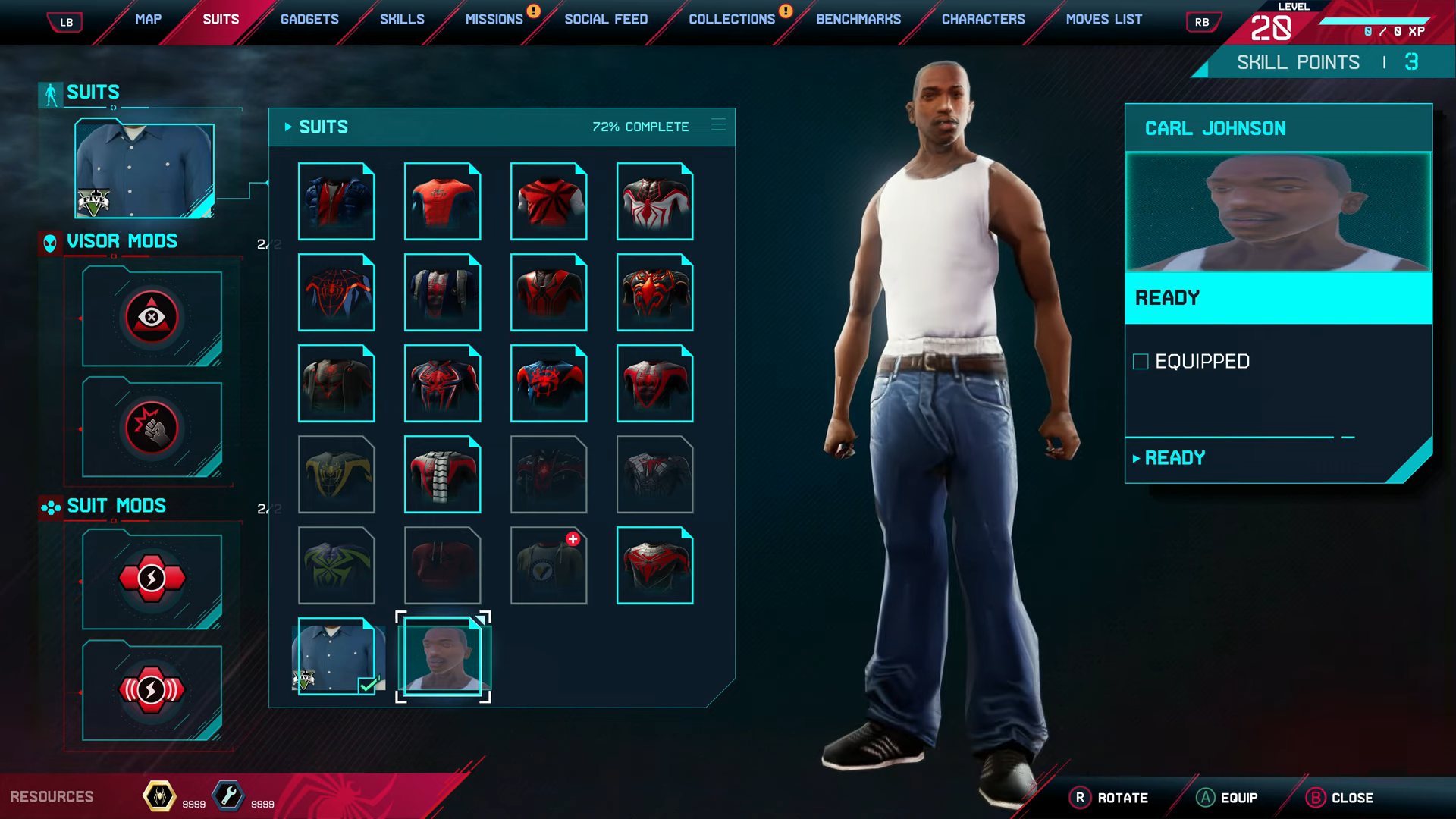Toggle the Equipped checkbox
Screen dimensions: 1456x819
click(x=1141, y=362)
